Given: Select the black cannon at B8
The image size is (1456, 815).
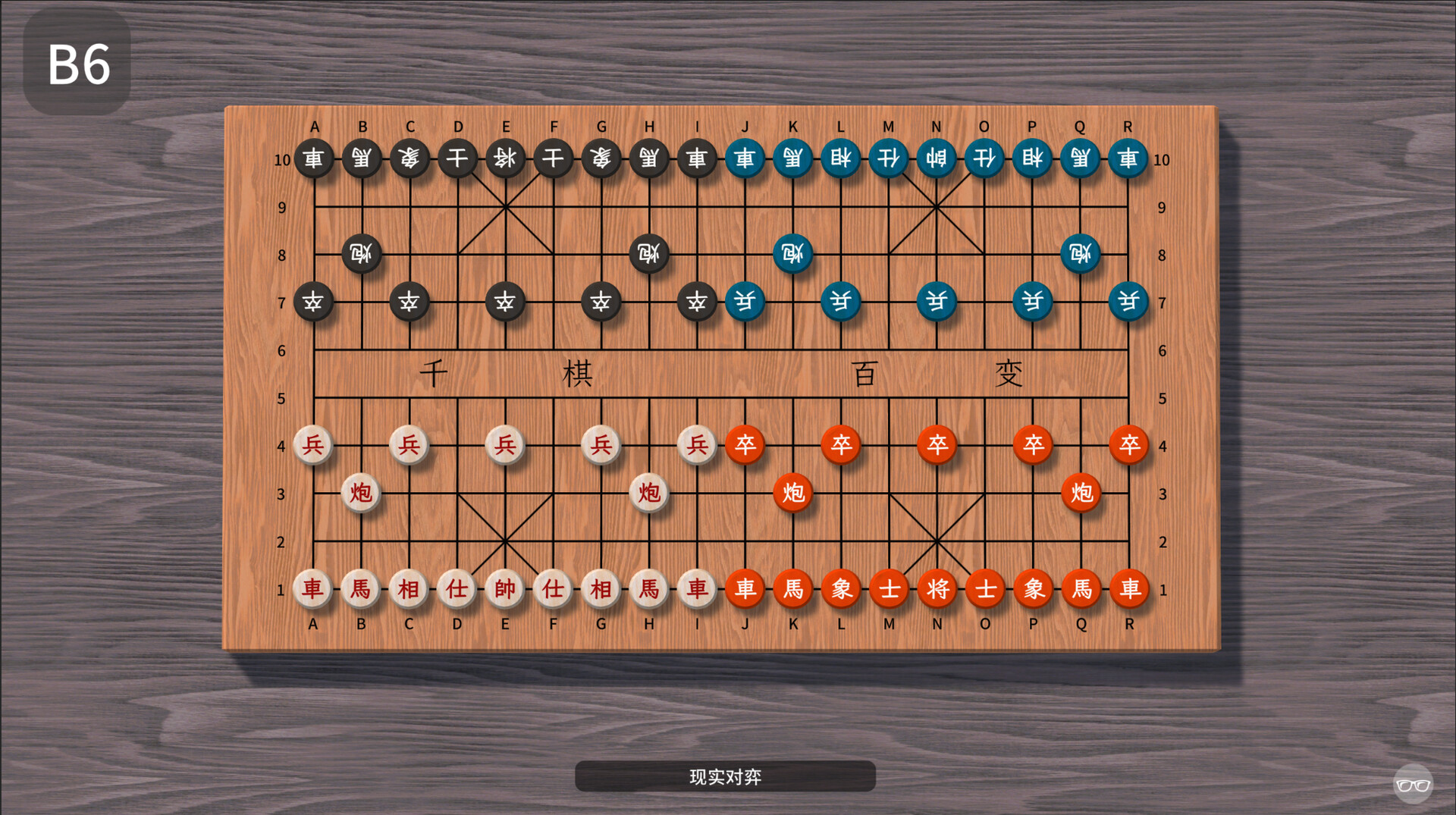Looking at the screenshot, I should [362, 255].
